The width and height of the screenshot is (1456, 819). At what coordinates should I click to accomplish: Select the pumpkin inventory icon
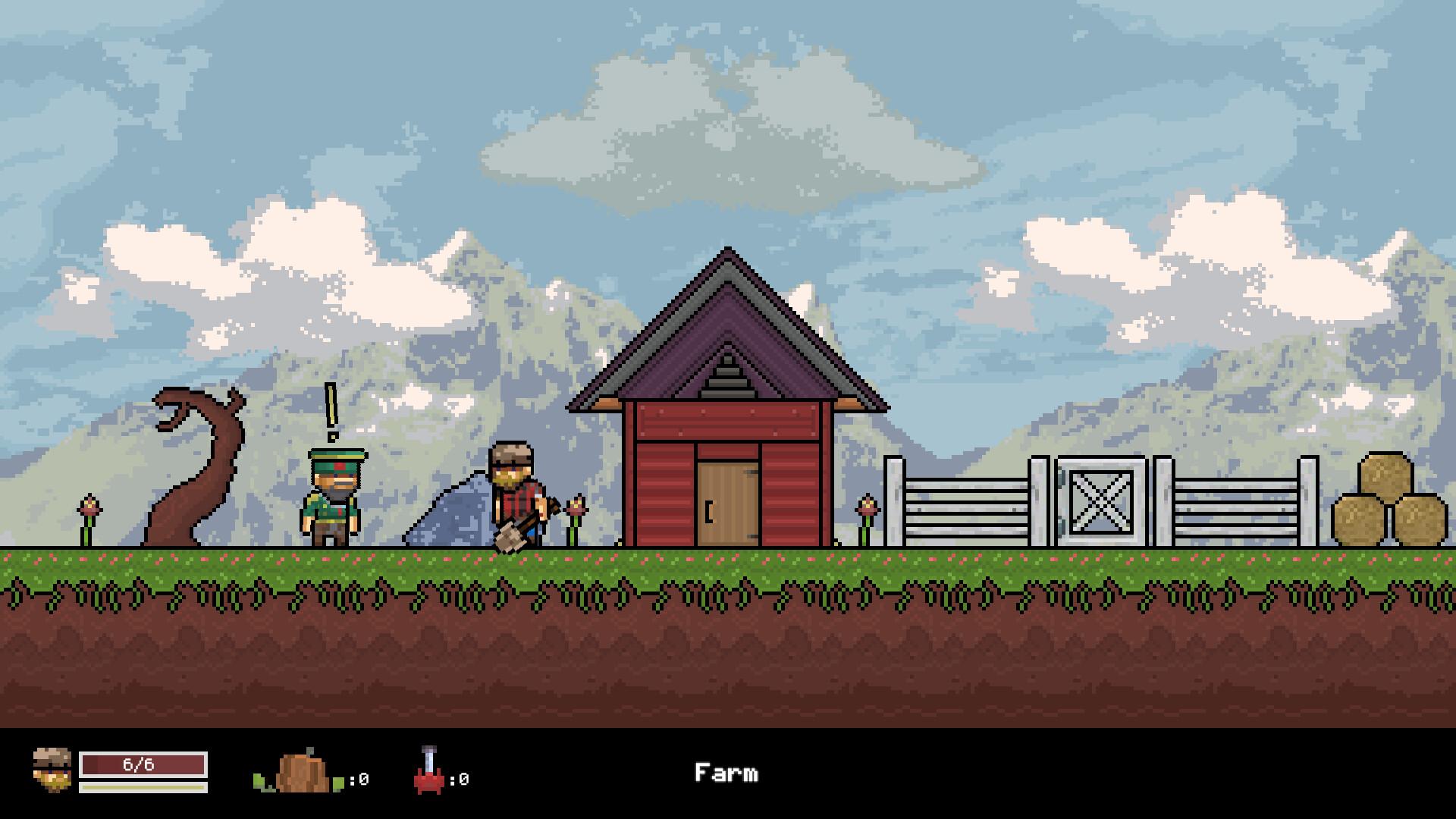[302, 772]
